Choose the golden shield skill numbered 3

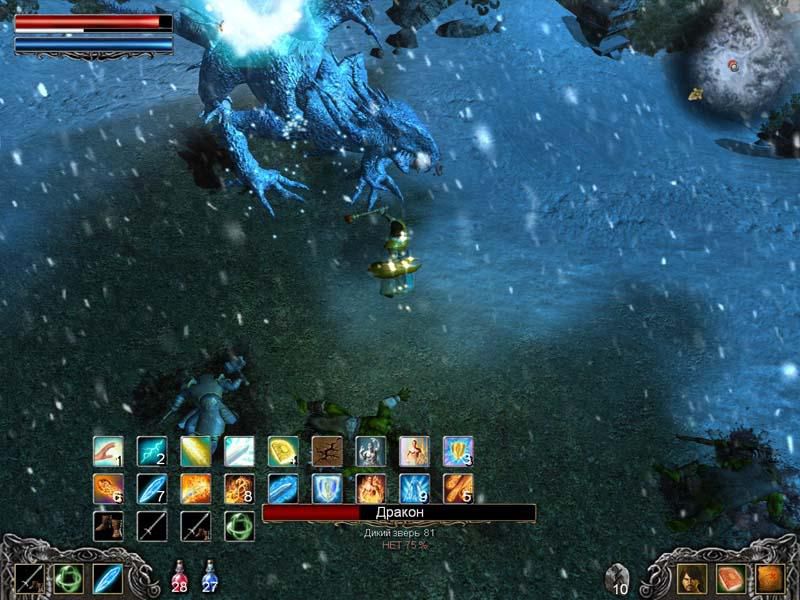[x=458, y=451]
